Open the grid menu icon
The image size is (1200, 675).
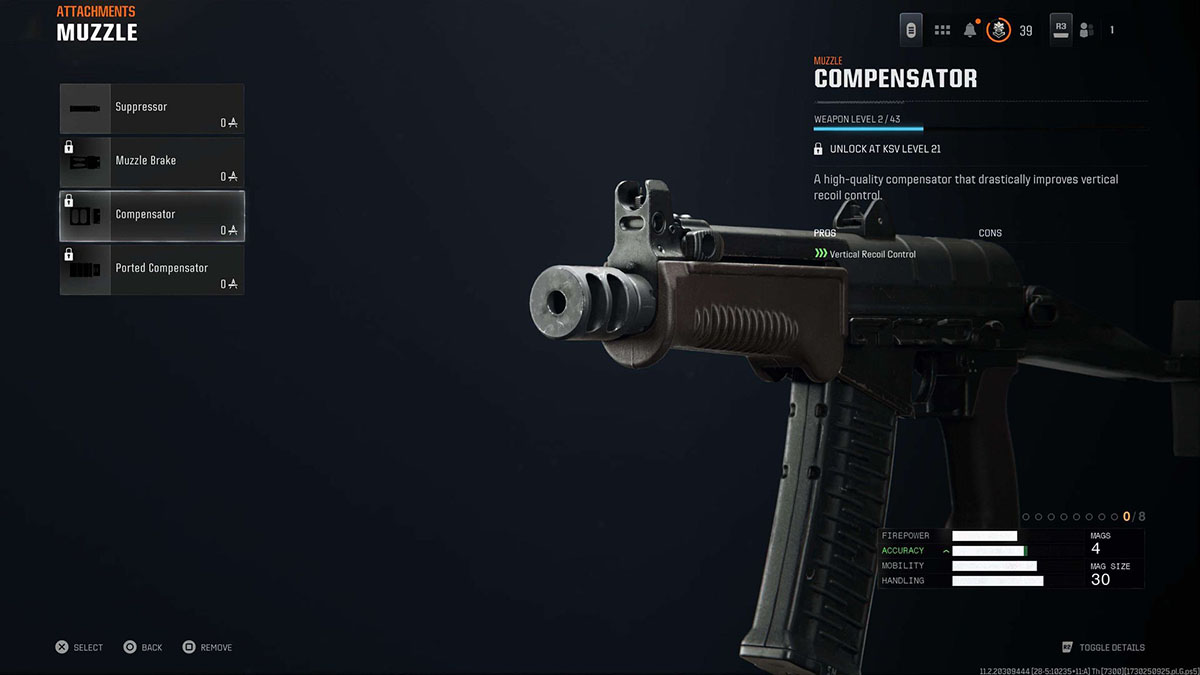tap(942, 30)
